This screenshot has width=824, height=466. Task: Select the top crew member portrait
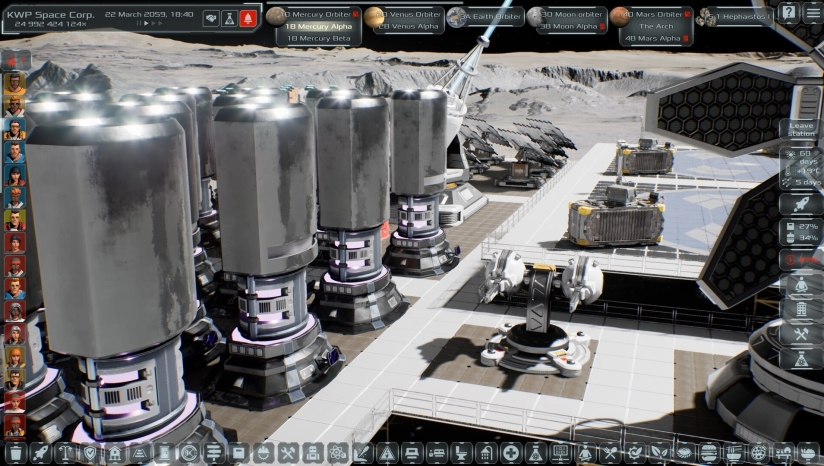pyautogui.click(x=14, y=82)
